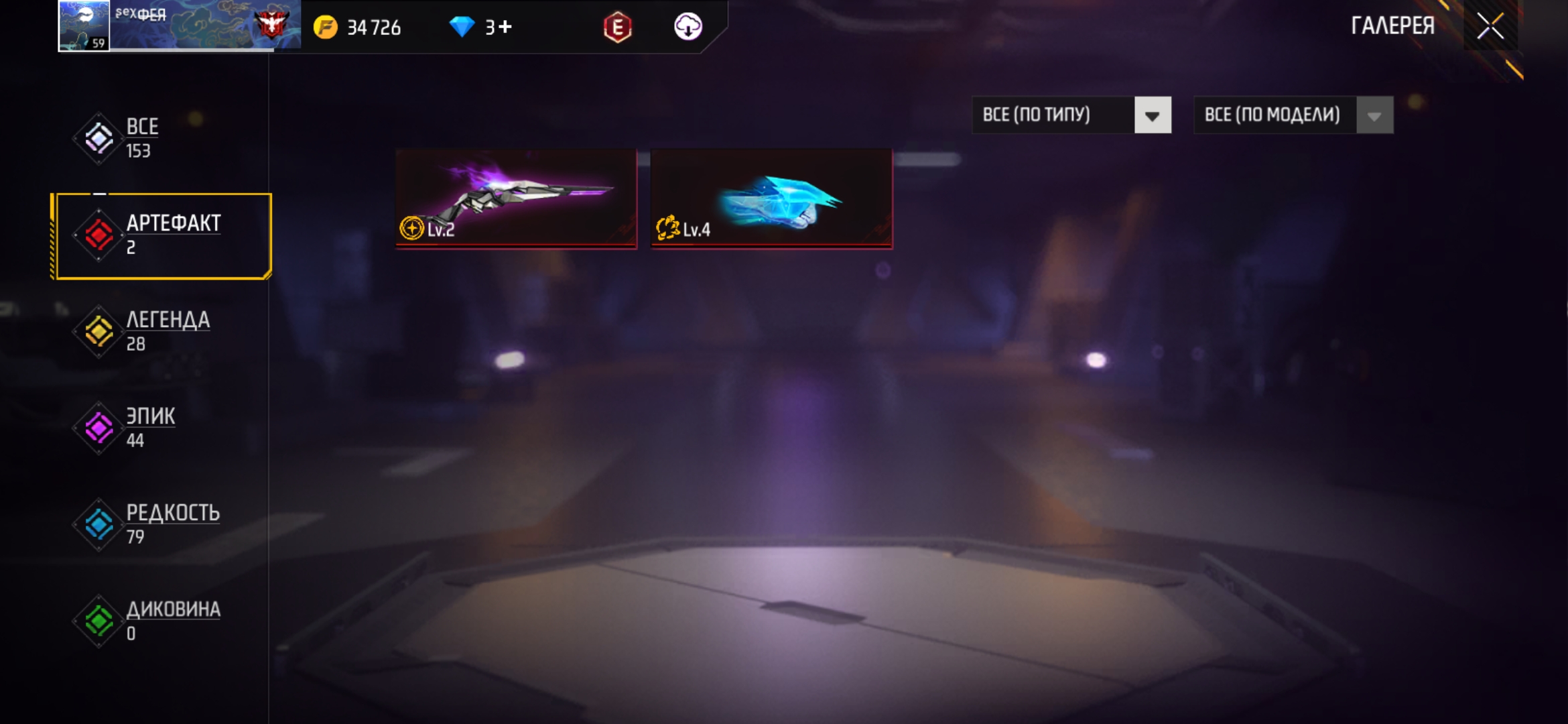The height and width of the screenshot is (724, 1568).
Task: Open the red E badge icon
Action: pyautogui.click(x=617, y=27)
